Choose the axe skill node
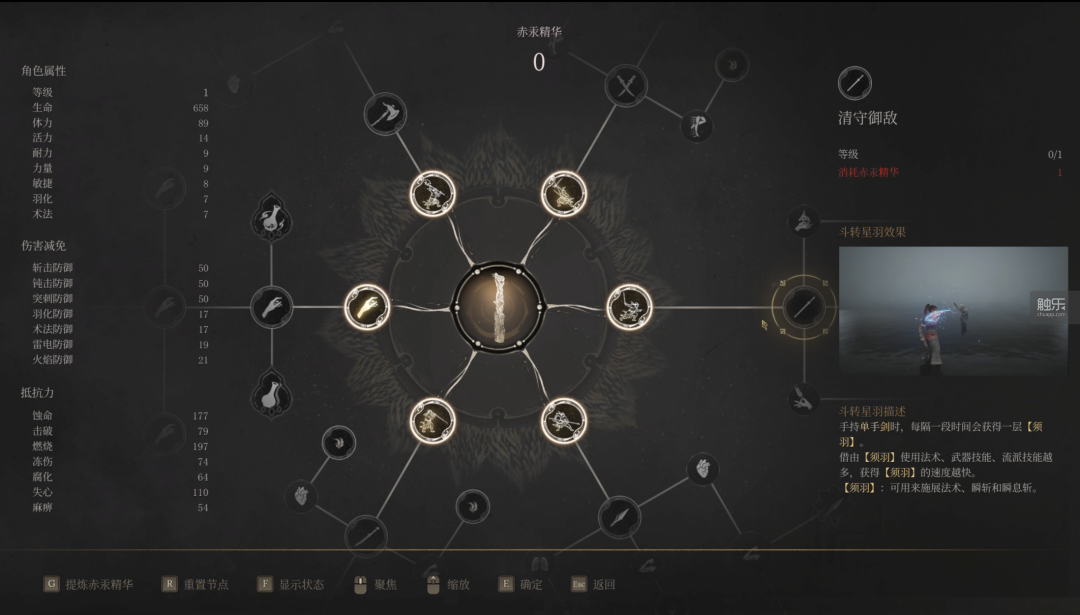Viewport: 1080px width, 615px height. coord(383,113)
